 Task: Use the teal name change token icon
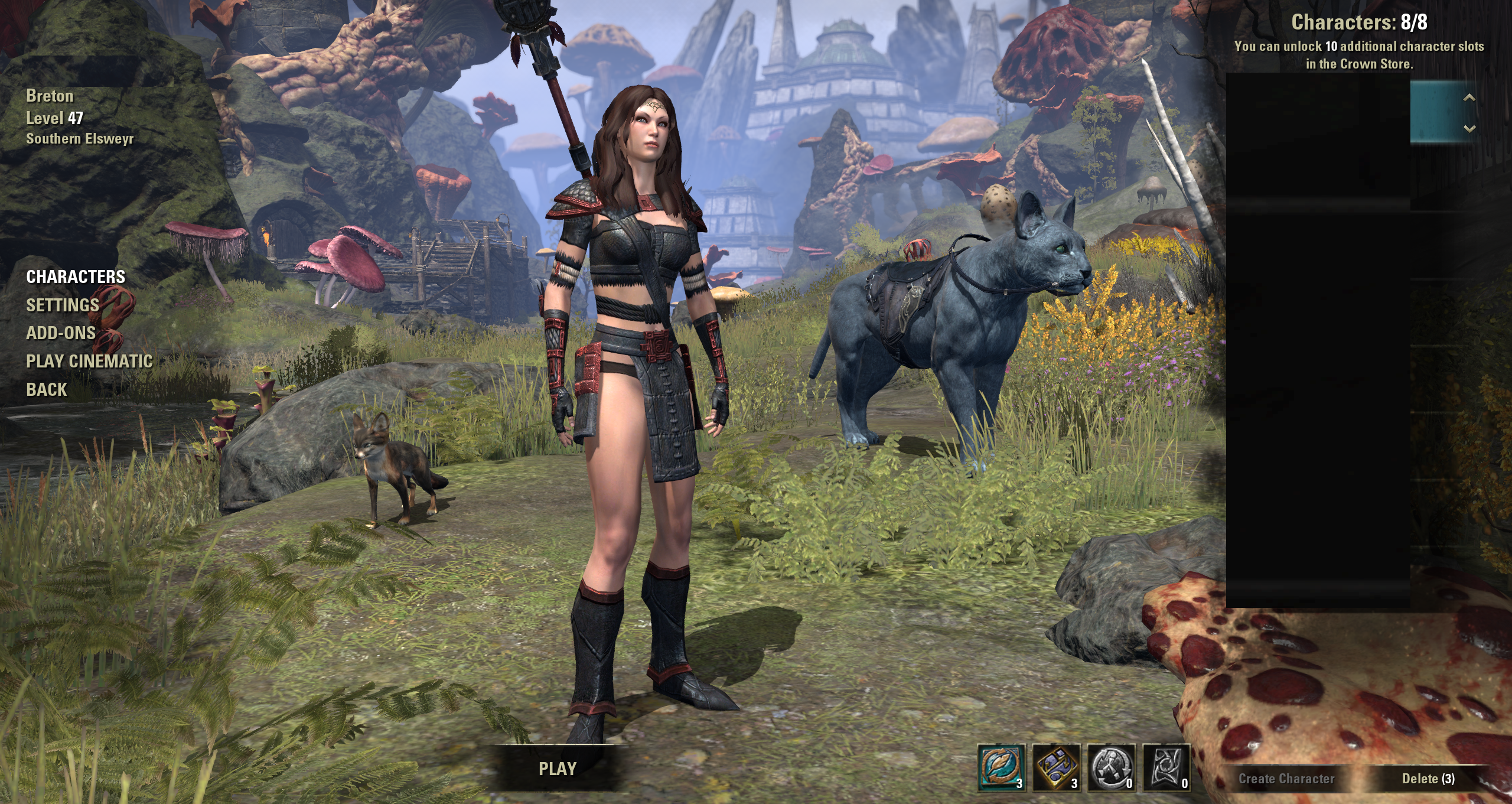pyautogui.click(x=1001, y=767)
